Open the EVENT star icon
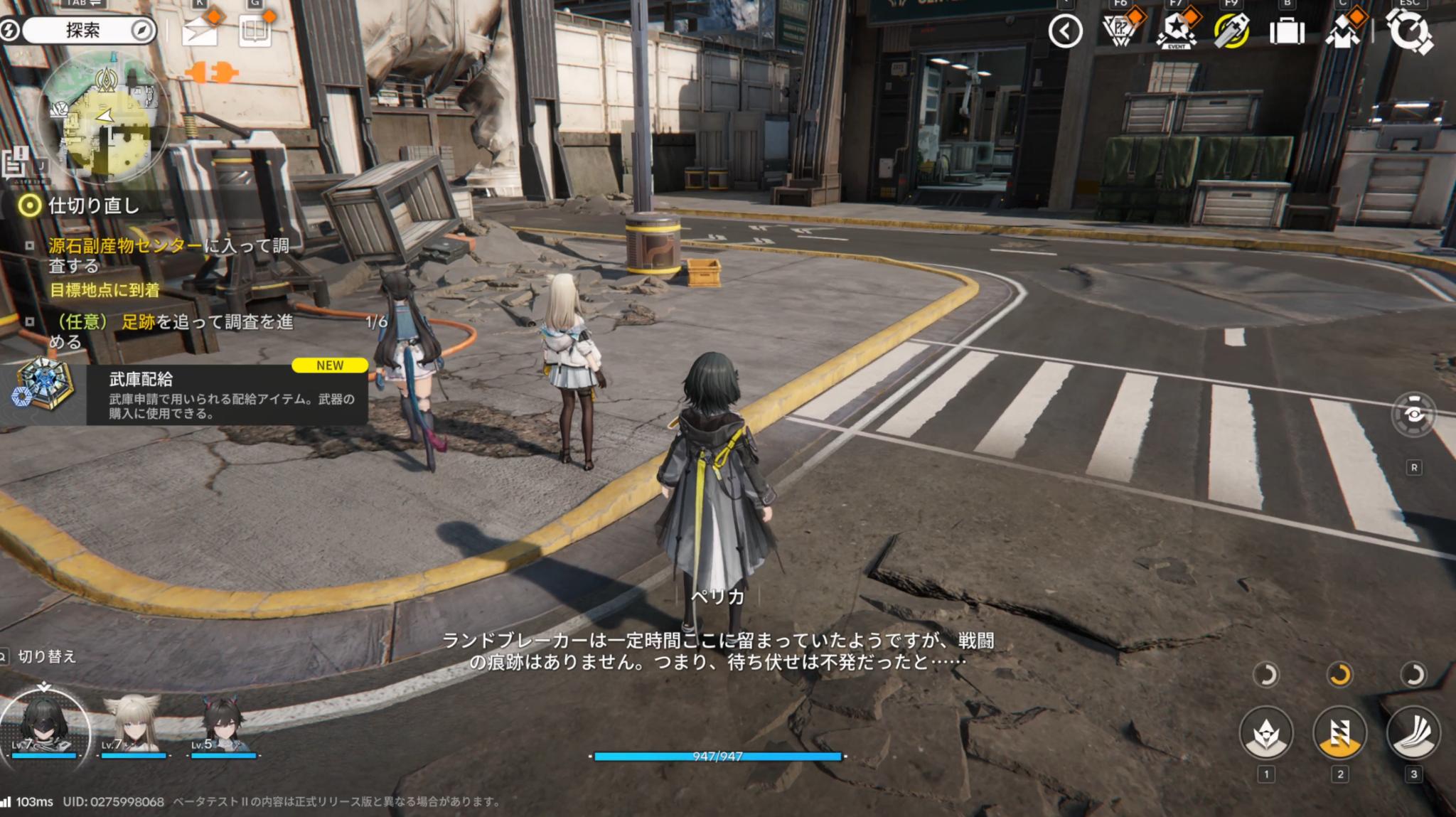This screenshot has width=1456, height=817. [x=1177, y=31]
